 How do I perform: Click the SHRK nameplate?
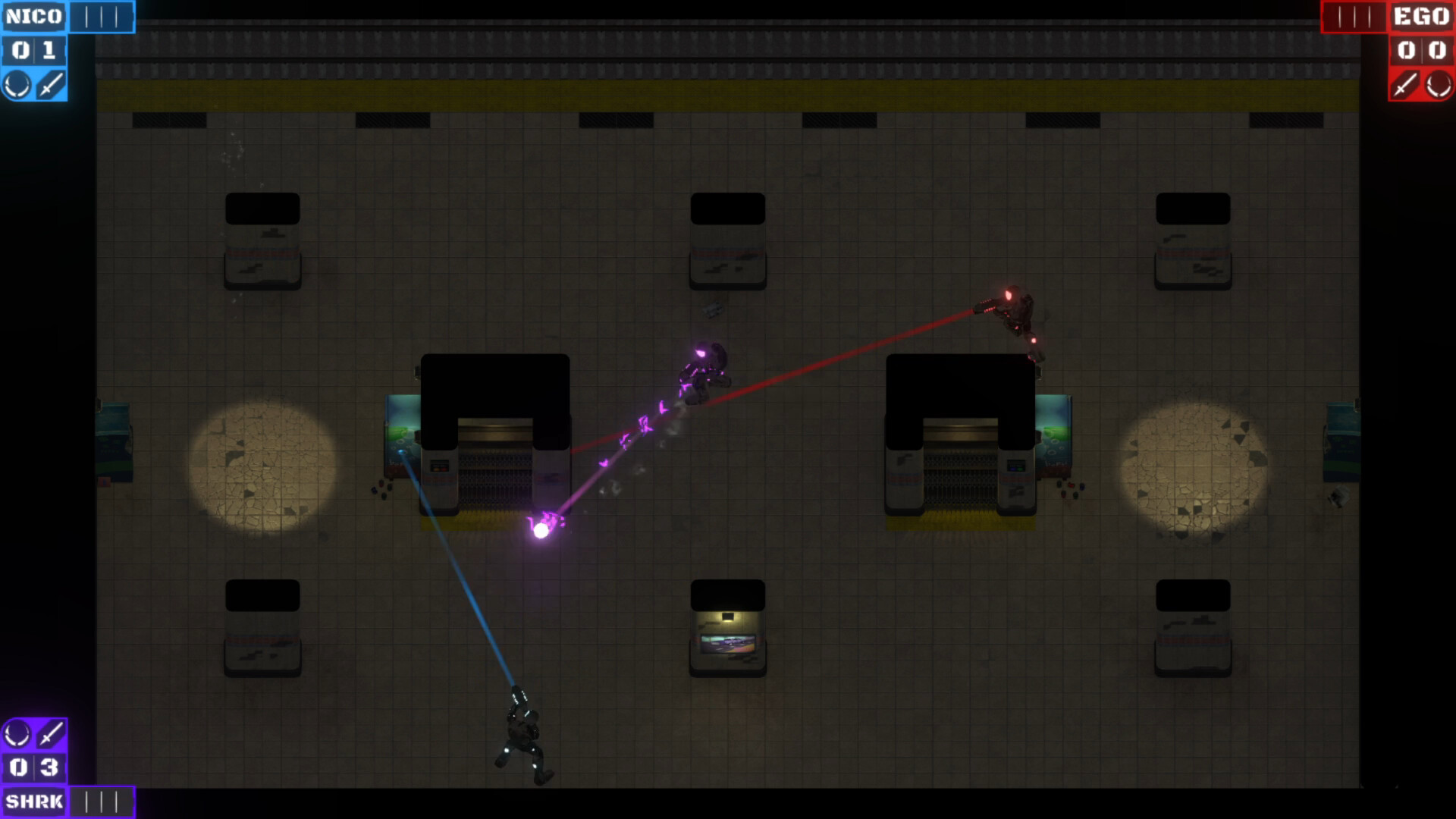[x=33, y=801]
